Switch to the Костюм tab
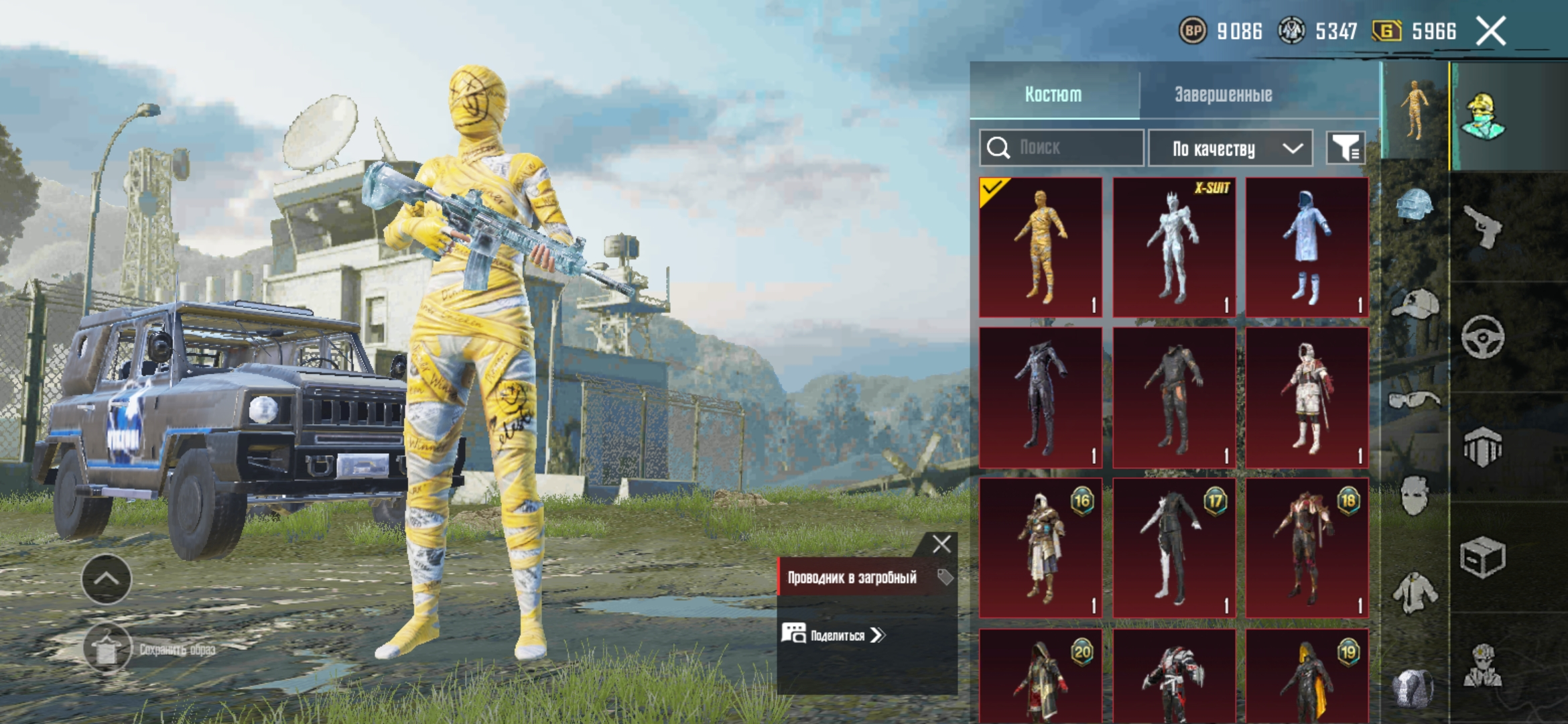This screenshot has width=1568, height=724. click(x=1053, y=95)
